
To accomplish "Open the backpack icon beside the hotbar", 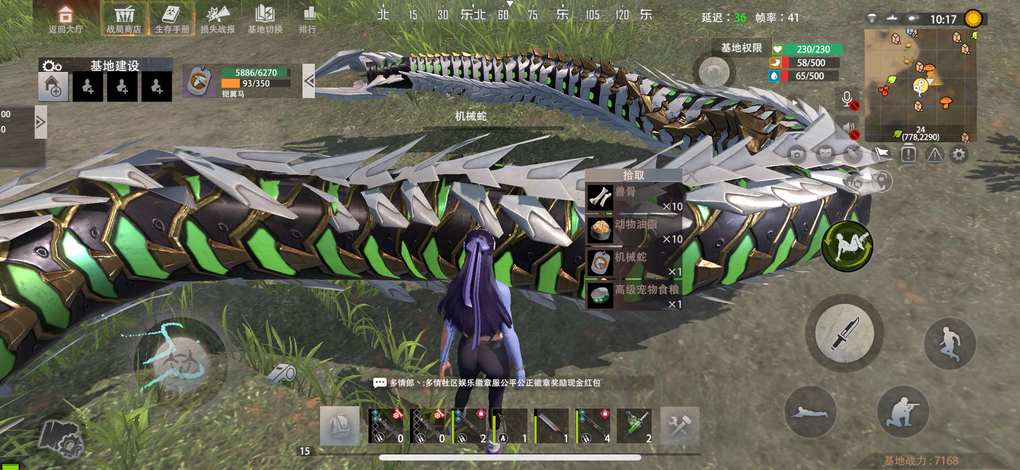I will click(339, 425).
